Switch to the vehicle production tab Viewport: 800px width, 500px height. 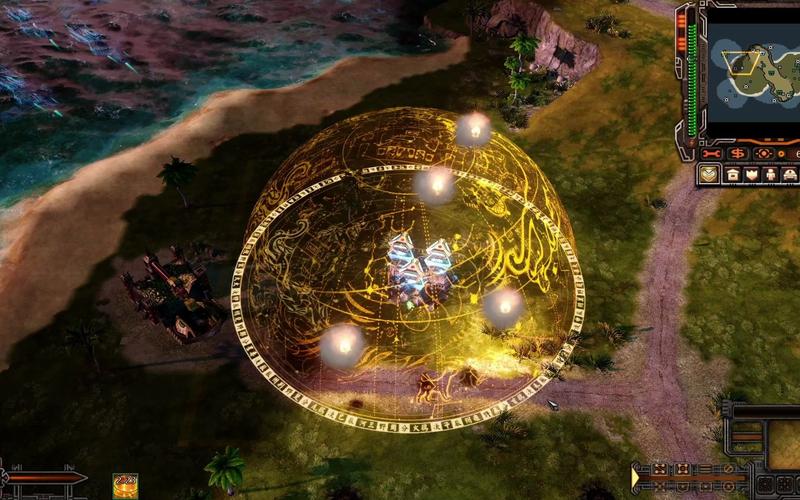tap(789, 174)
